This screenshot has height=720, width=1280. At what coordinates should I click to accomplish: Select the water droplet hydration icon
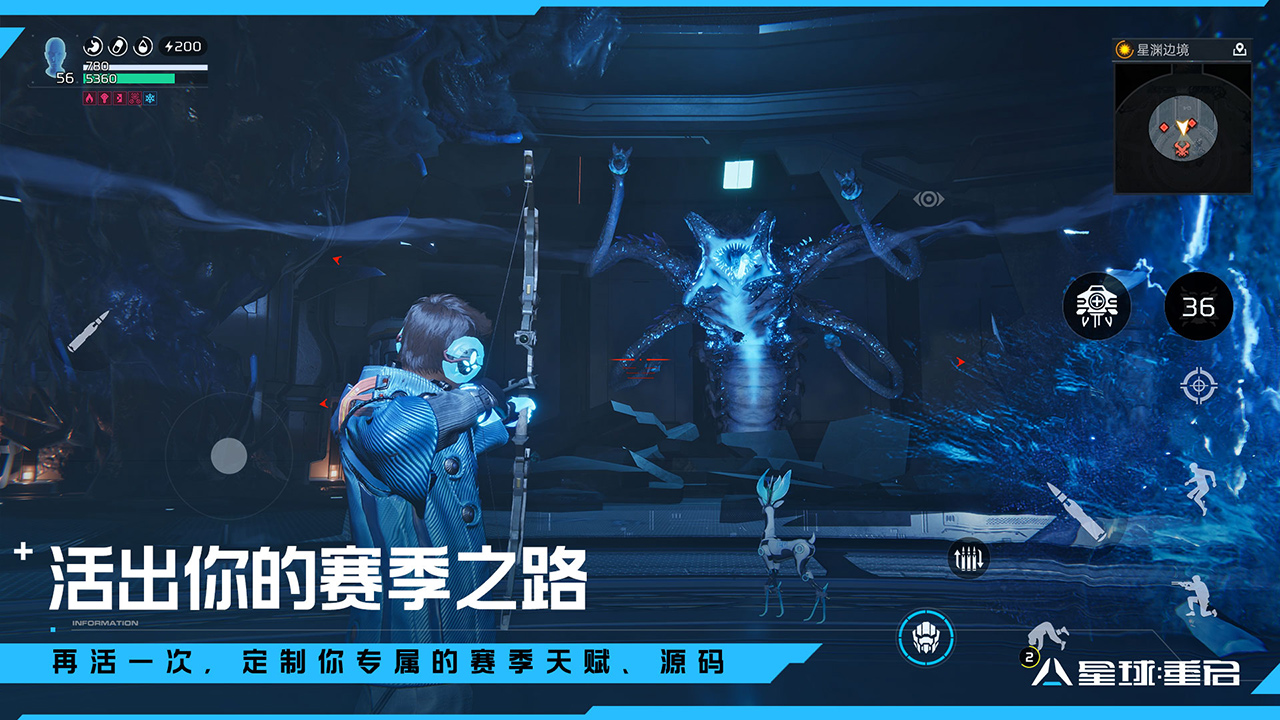(x=142, y=47)
